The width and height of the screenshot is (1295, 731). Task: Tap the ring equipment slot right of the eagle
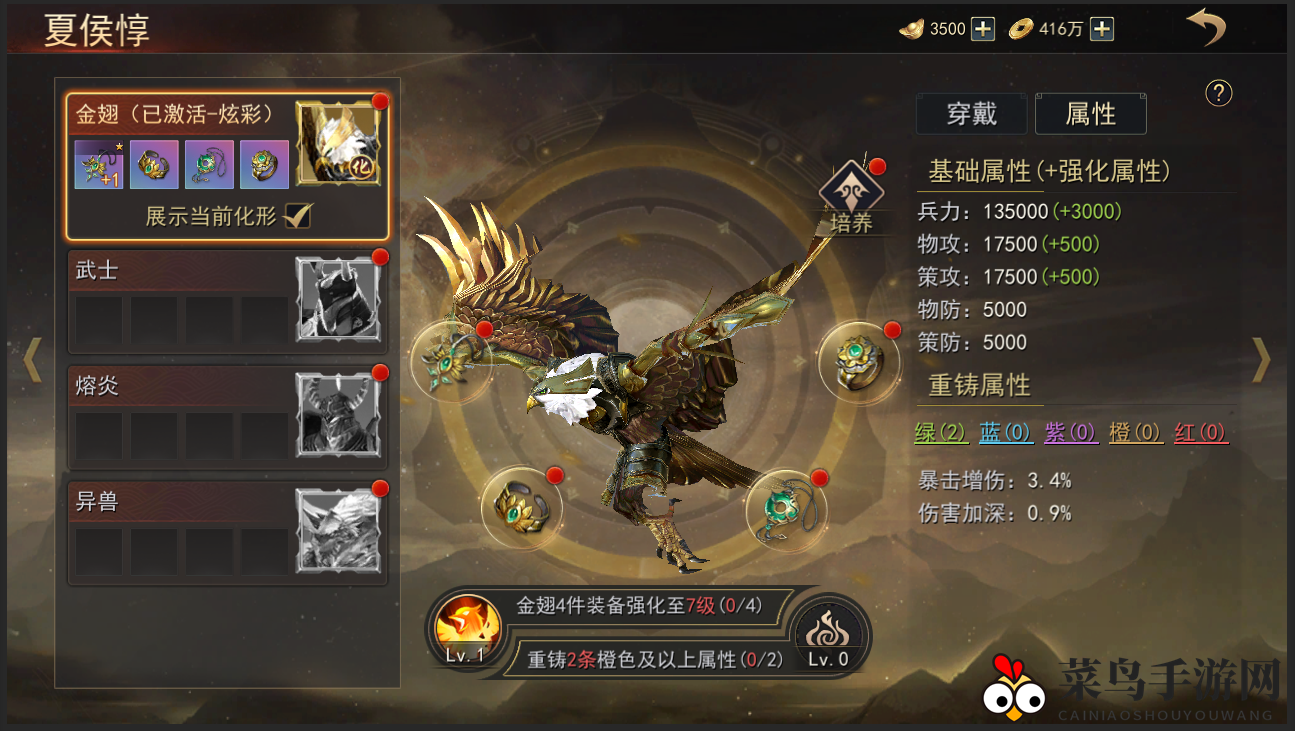click(858, 360)
